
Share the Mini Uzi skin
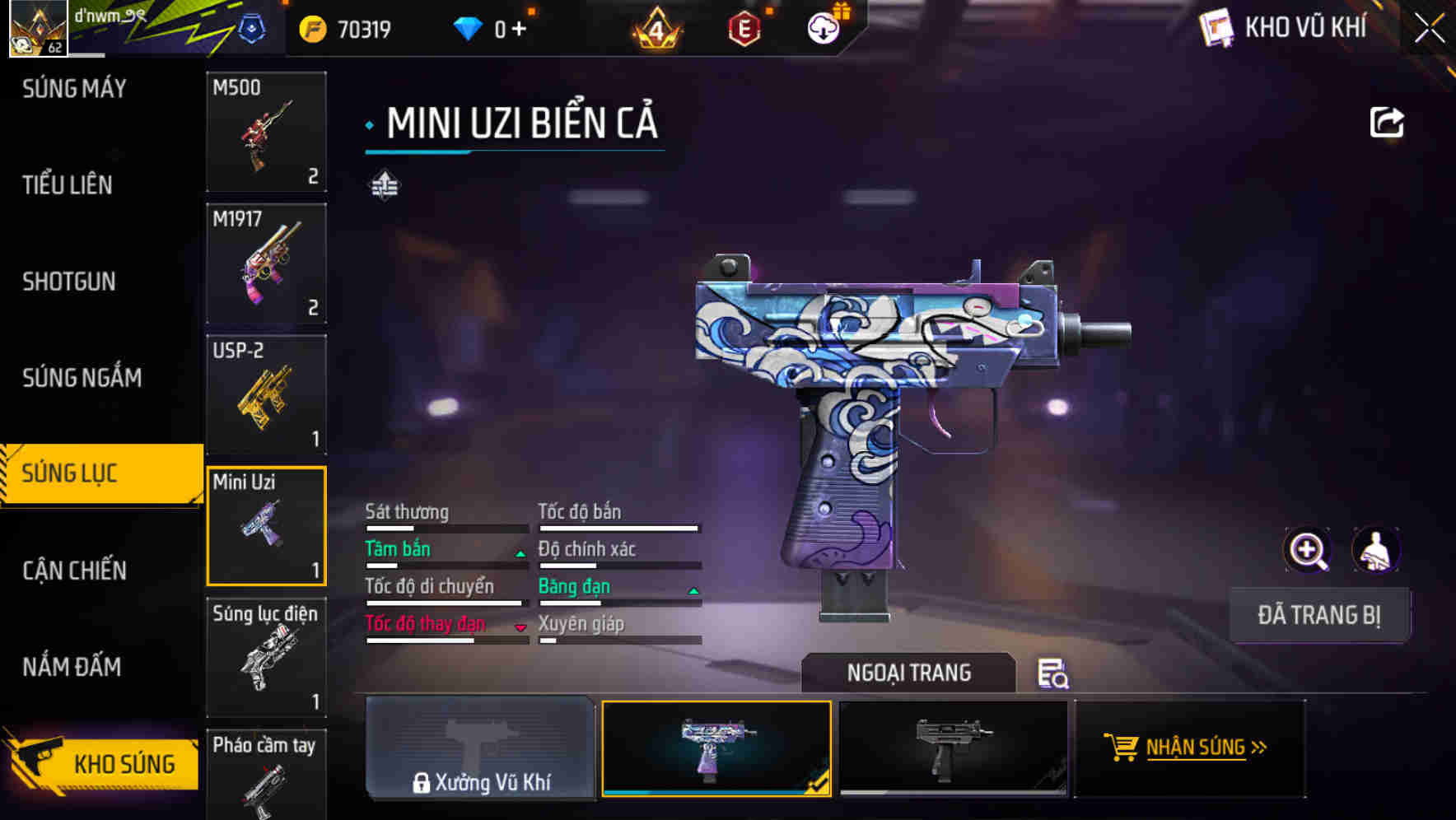tap(1386, 123)
